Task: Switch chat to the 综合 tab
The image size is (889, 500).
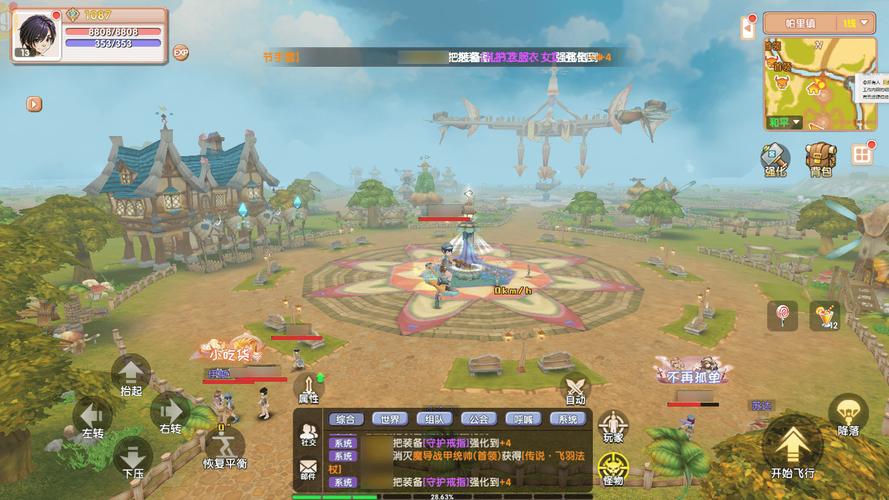Action: (x=346, y=419)
